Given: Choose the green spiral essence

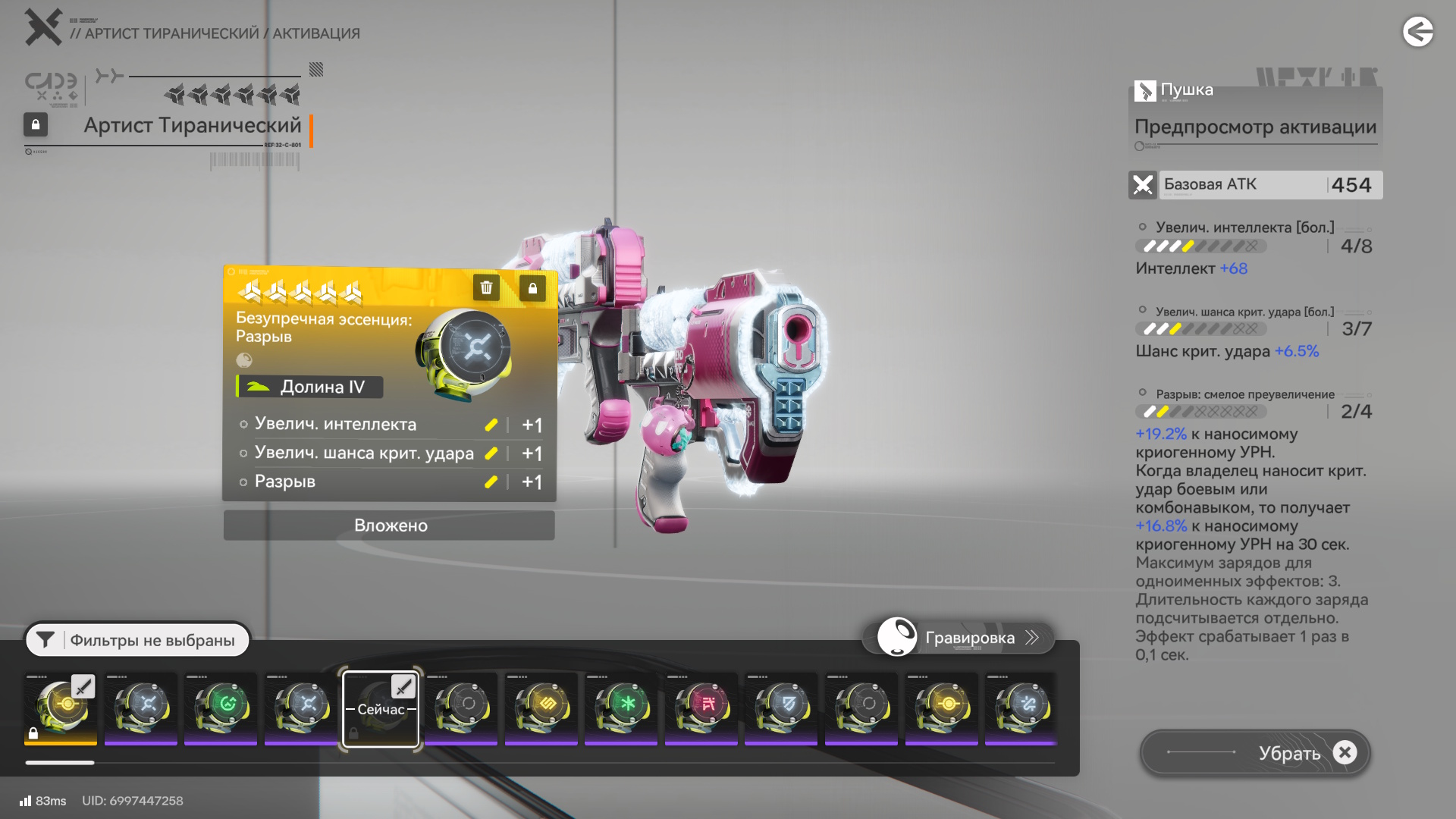Looking at the screenshot, I should point(221,708).
